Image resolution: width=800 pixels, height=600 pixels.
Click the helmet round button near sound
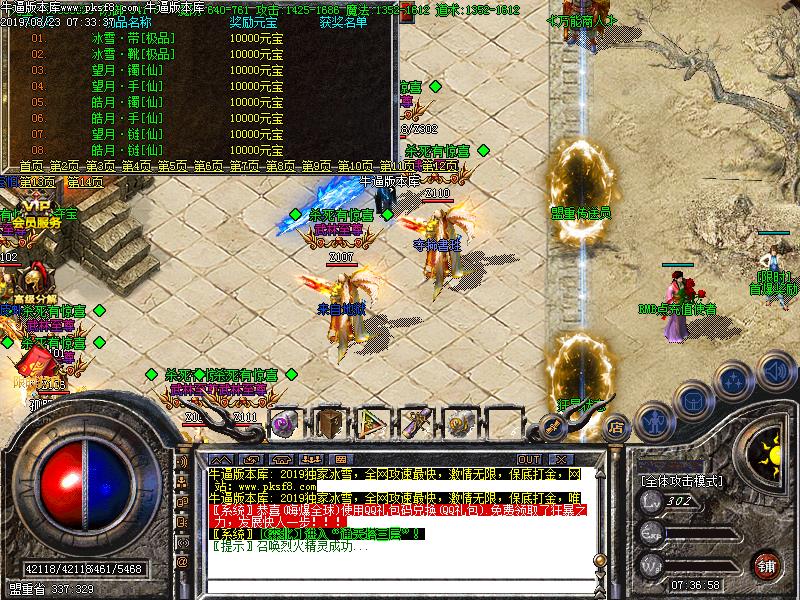[x=692, y=401]
